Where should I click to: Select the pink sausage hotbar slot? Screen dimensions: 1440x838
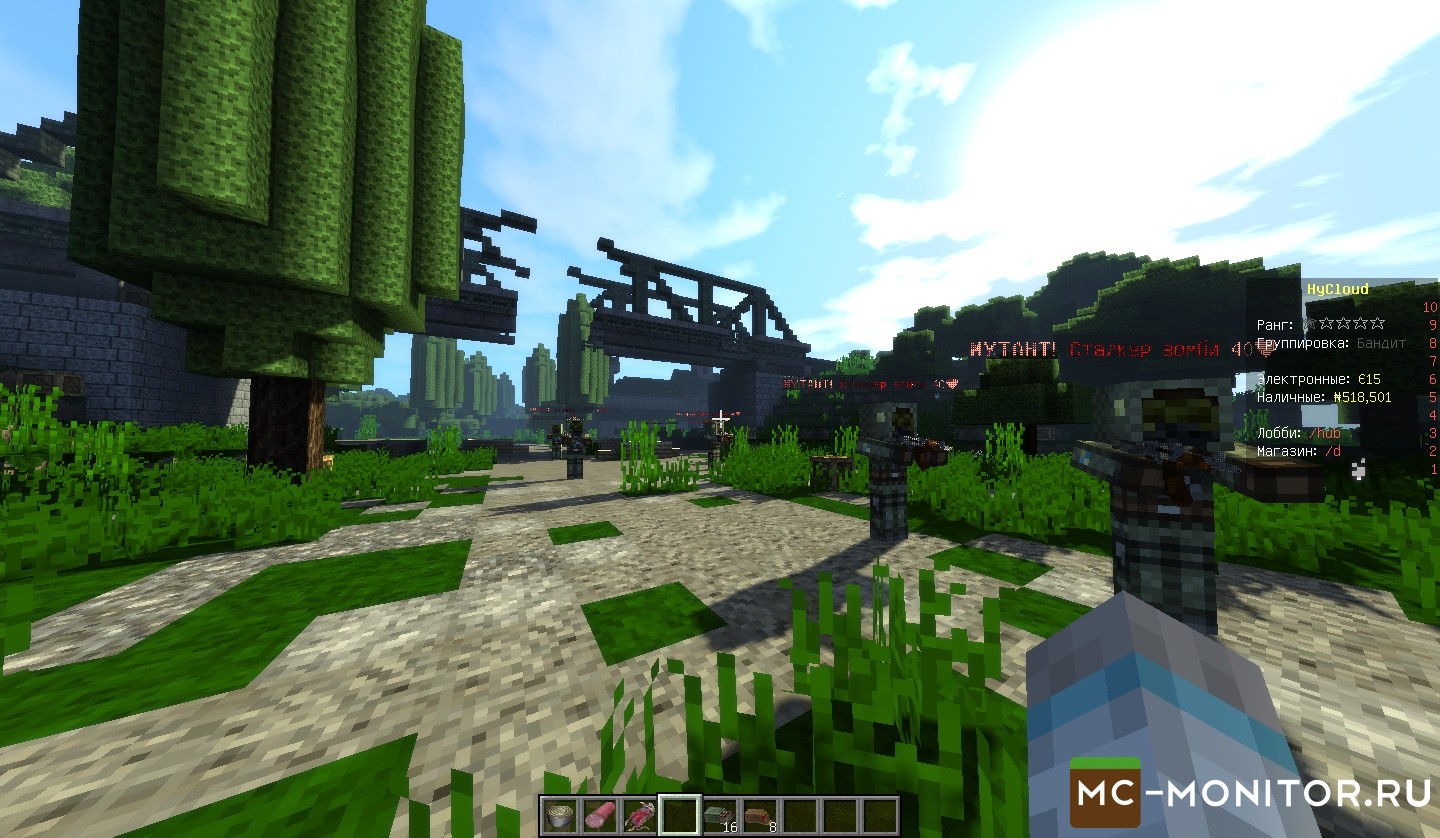click(x=600, y=815)
